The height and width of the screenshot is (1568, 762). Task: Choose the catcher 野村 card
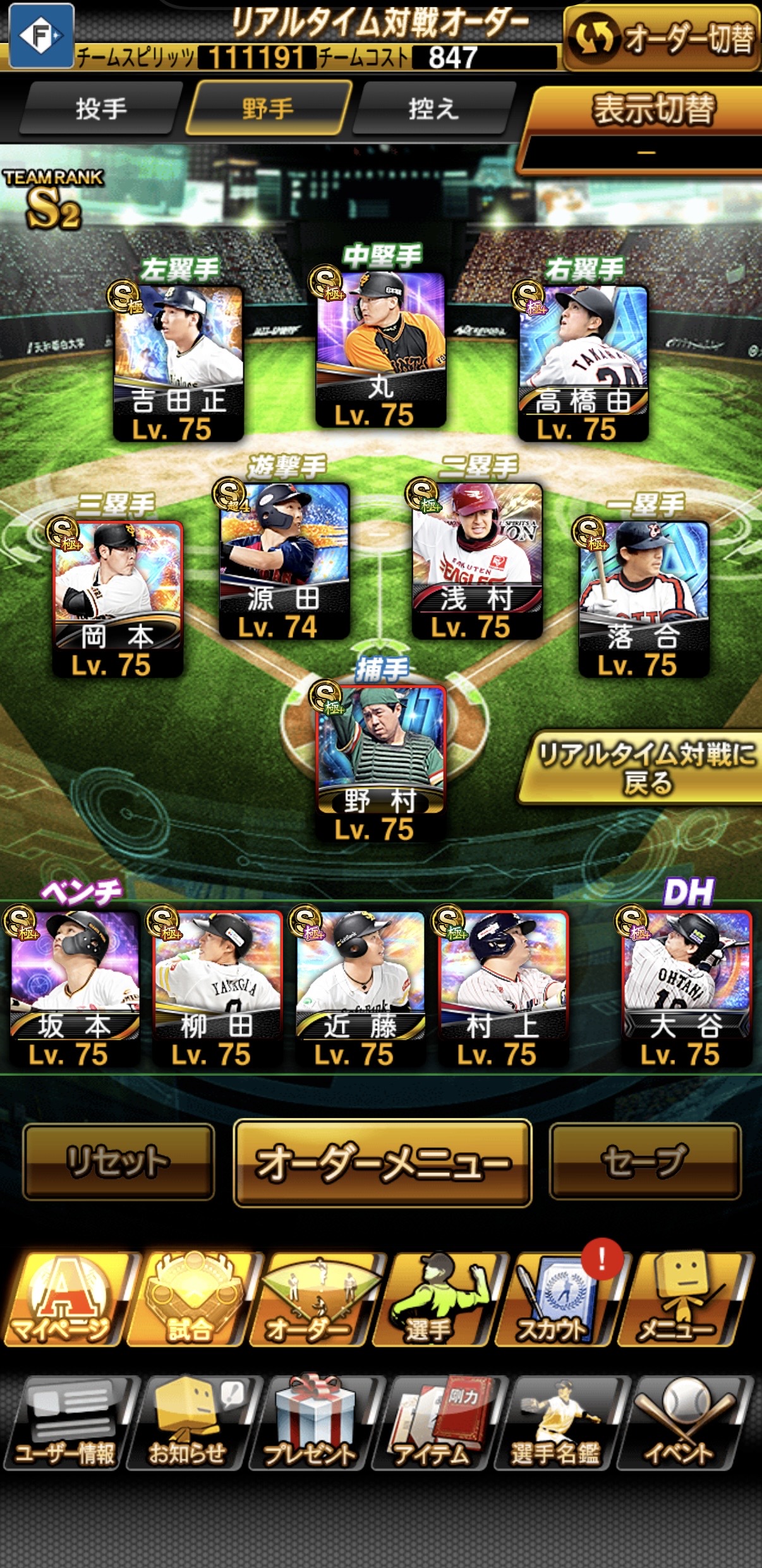[380, 762]
